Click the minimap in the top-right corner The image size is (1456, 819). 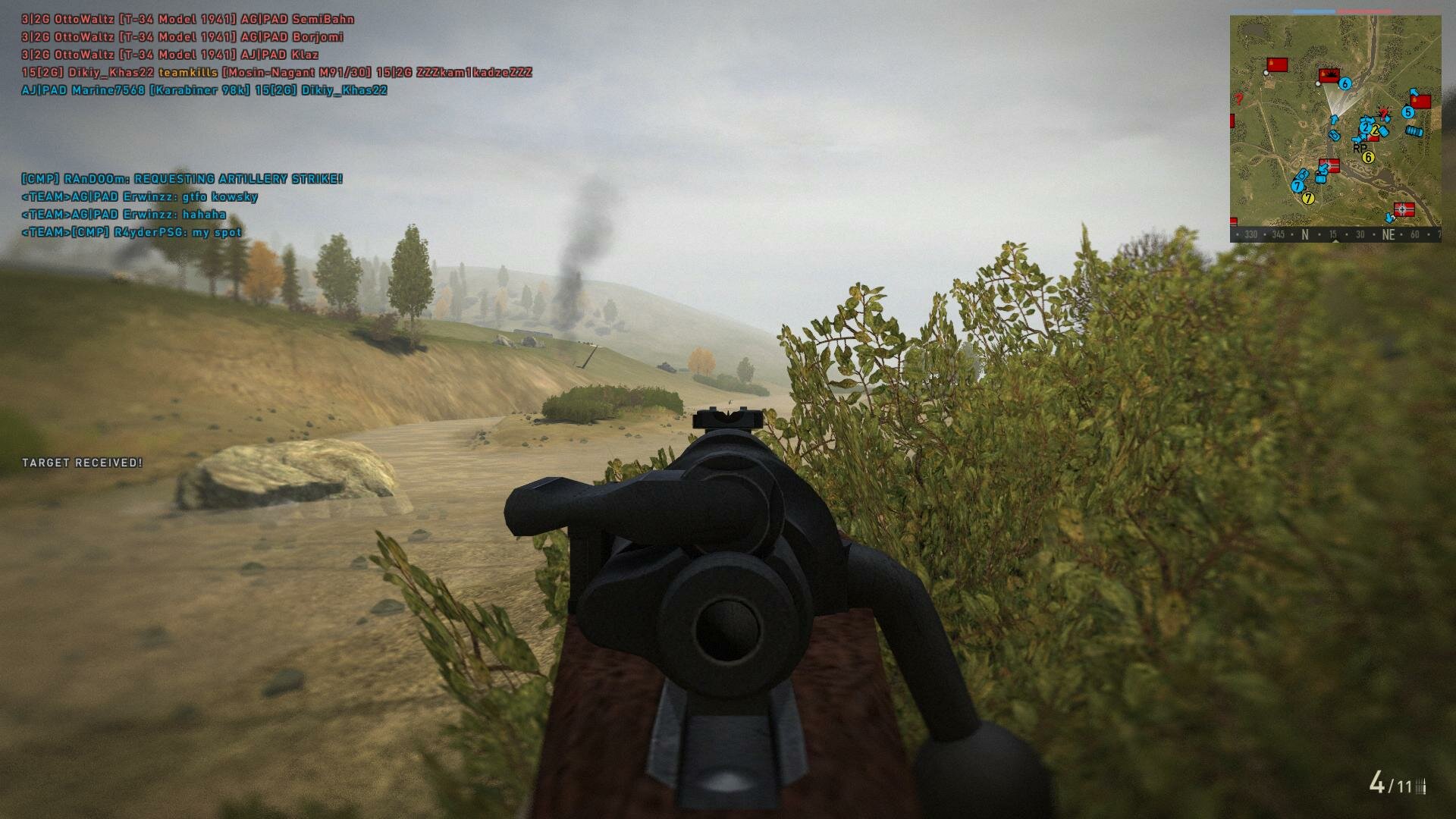pos(1335,121)
